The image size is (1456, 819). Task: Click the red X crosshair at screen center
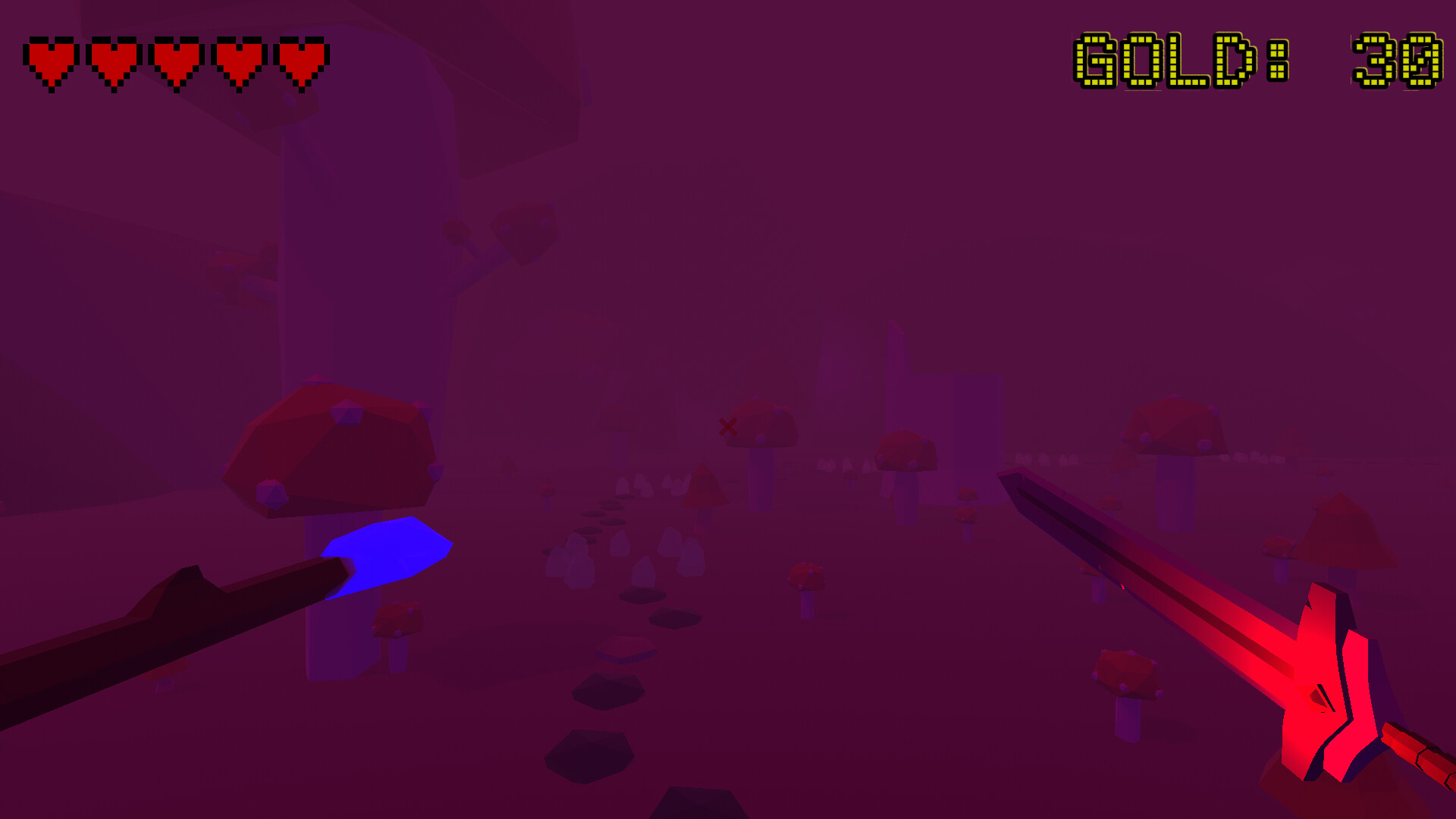pos(727,427)
